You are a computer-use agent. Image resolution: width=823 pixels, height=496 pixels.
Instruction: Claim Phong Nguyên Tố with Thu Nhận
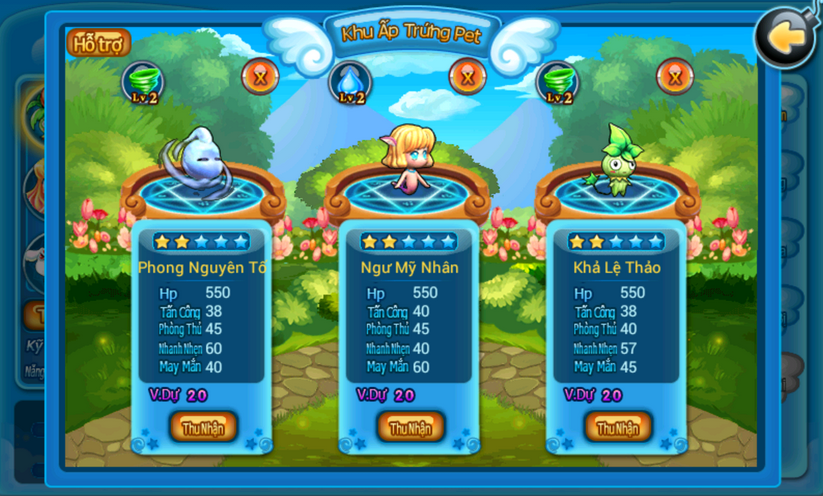203,427
